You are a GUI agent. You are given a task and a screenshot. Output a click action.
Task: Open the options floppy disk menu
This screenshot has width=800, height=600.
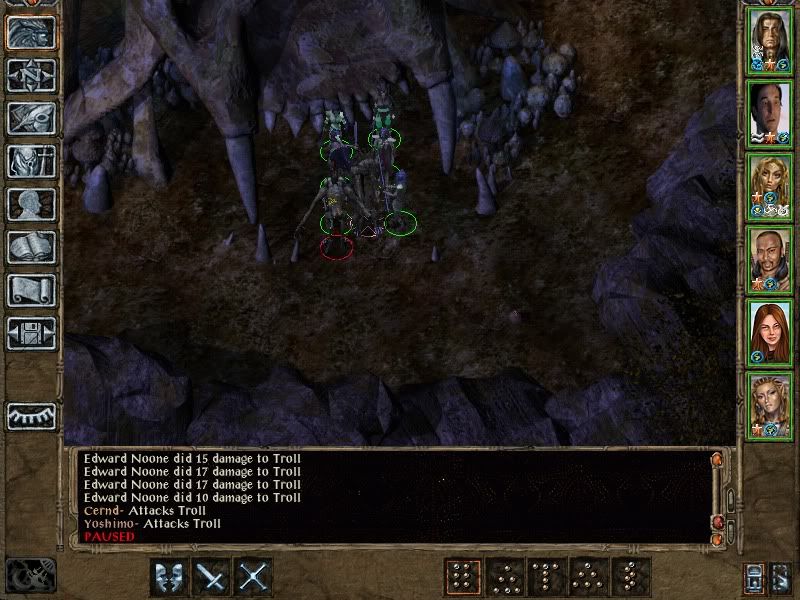(31, 333)
